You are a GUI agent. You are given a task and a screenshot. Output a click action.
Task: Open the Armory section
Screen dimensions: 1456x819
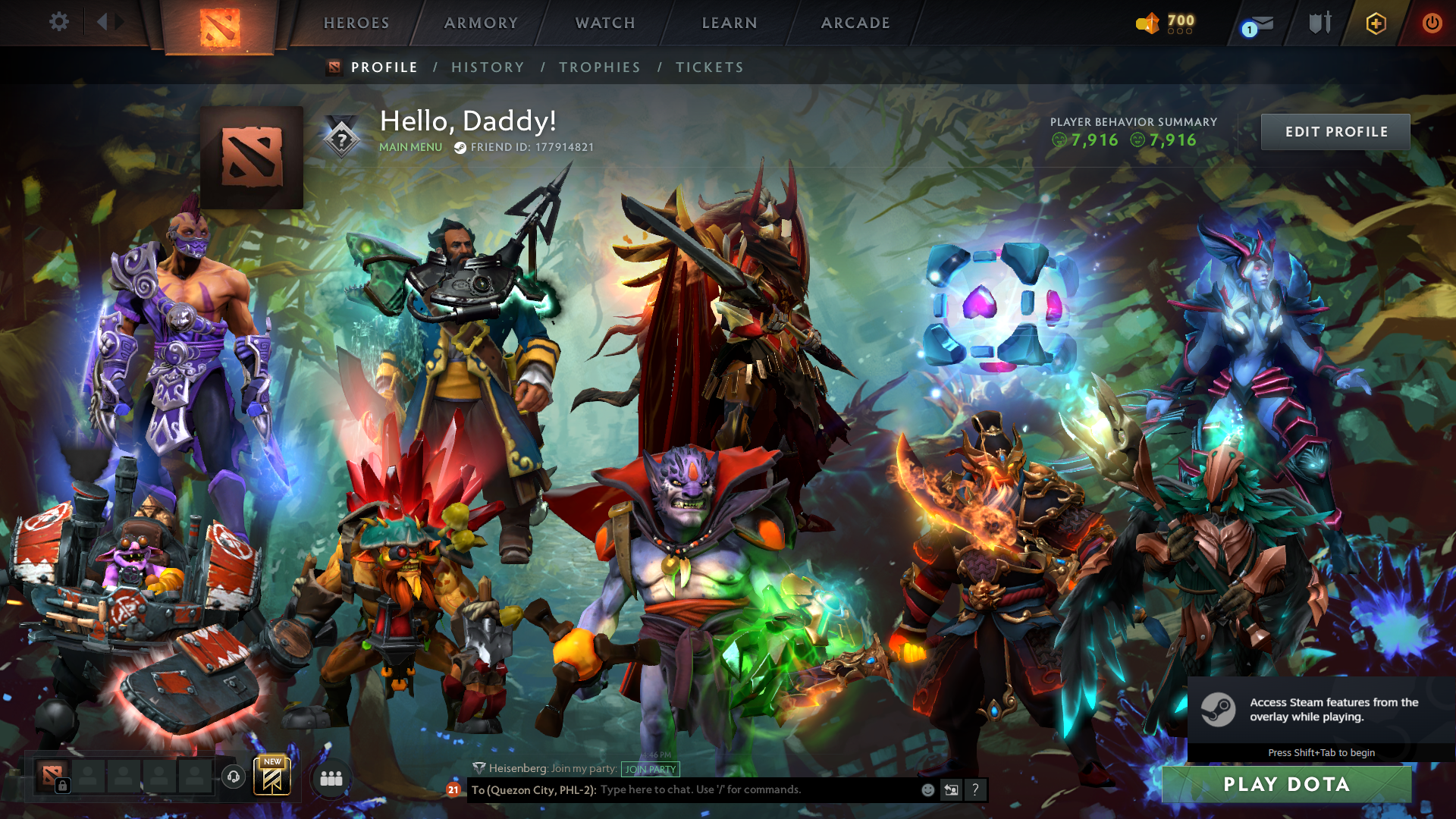[481, 23]
